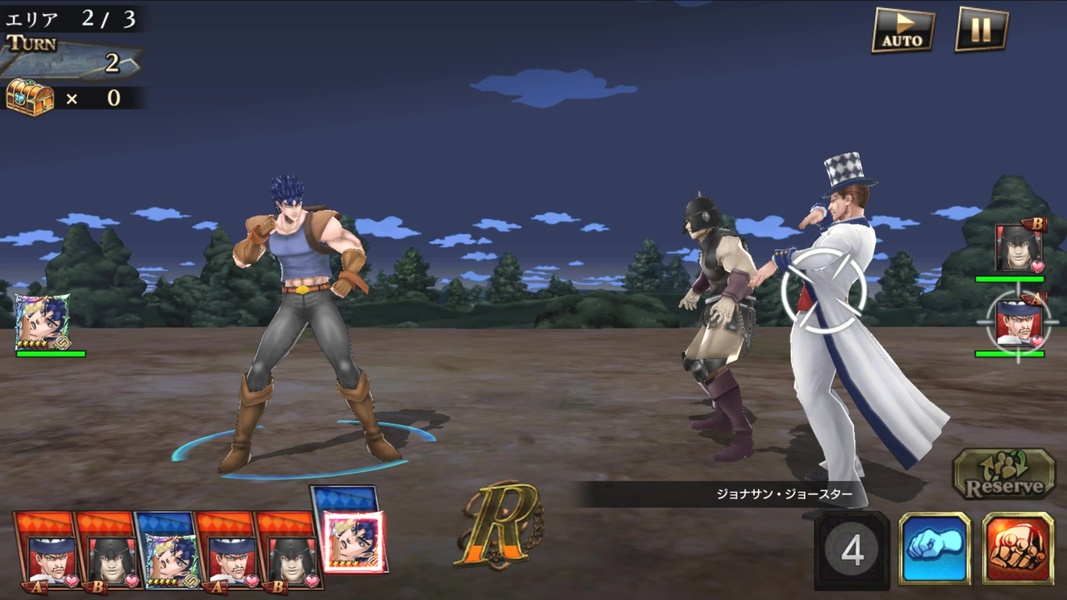
Task: Pause the battle
Action: (981, 30)
